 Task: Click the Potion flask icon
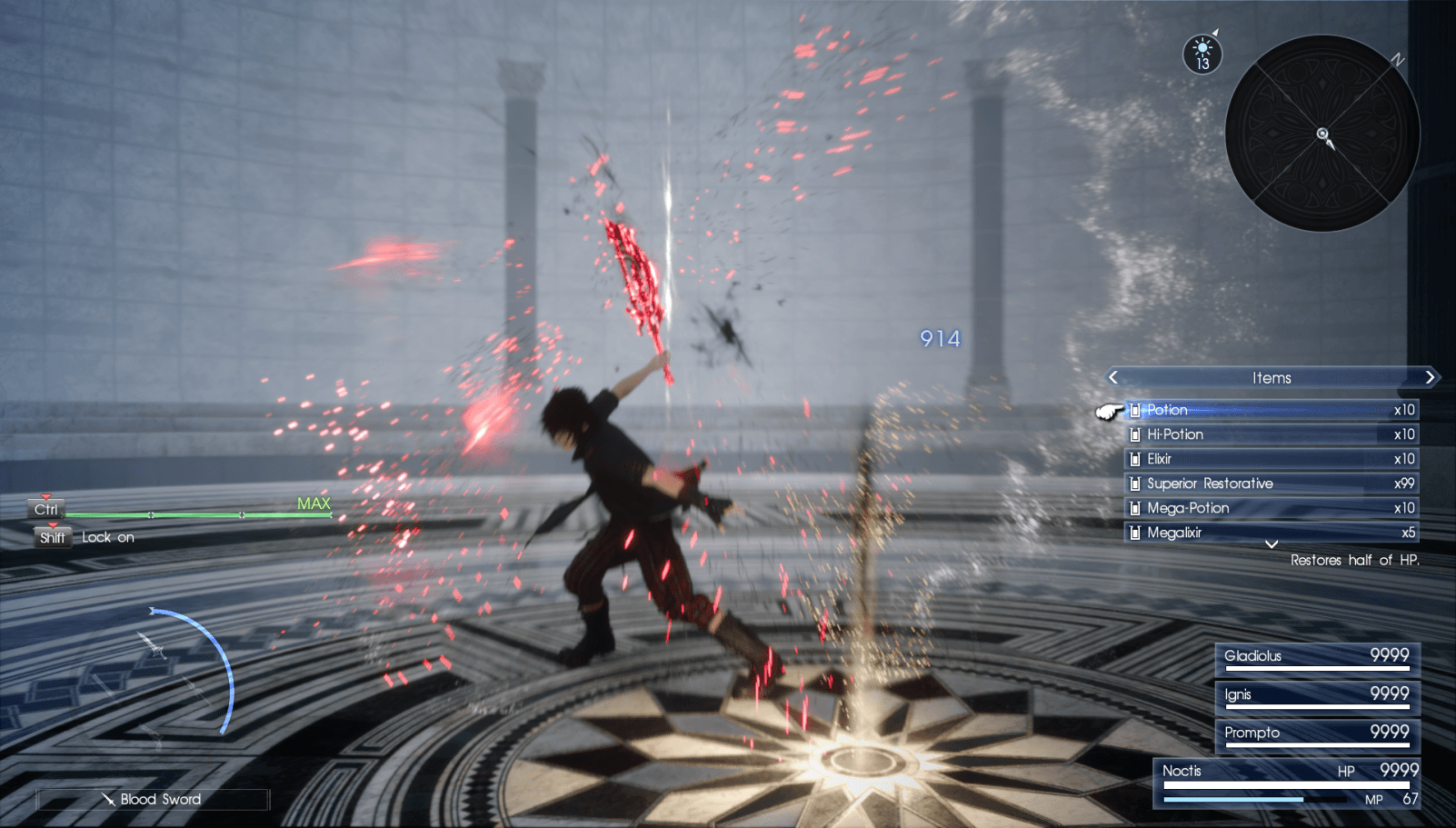pos(1135,410)
